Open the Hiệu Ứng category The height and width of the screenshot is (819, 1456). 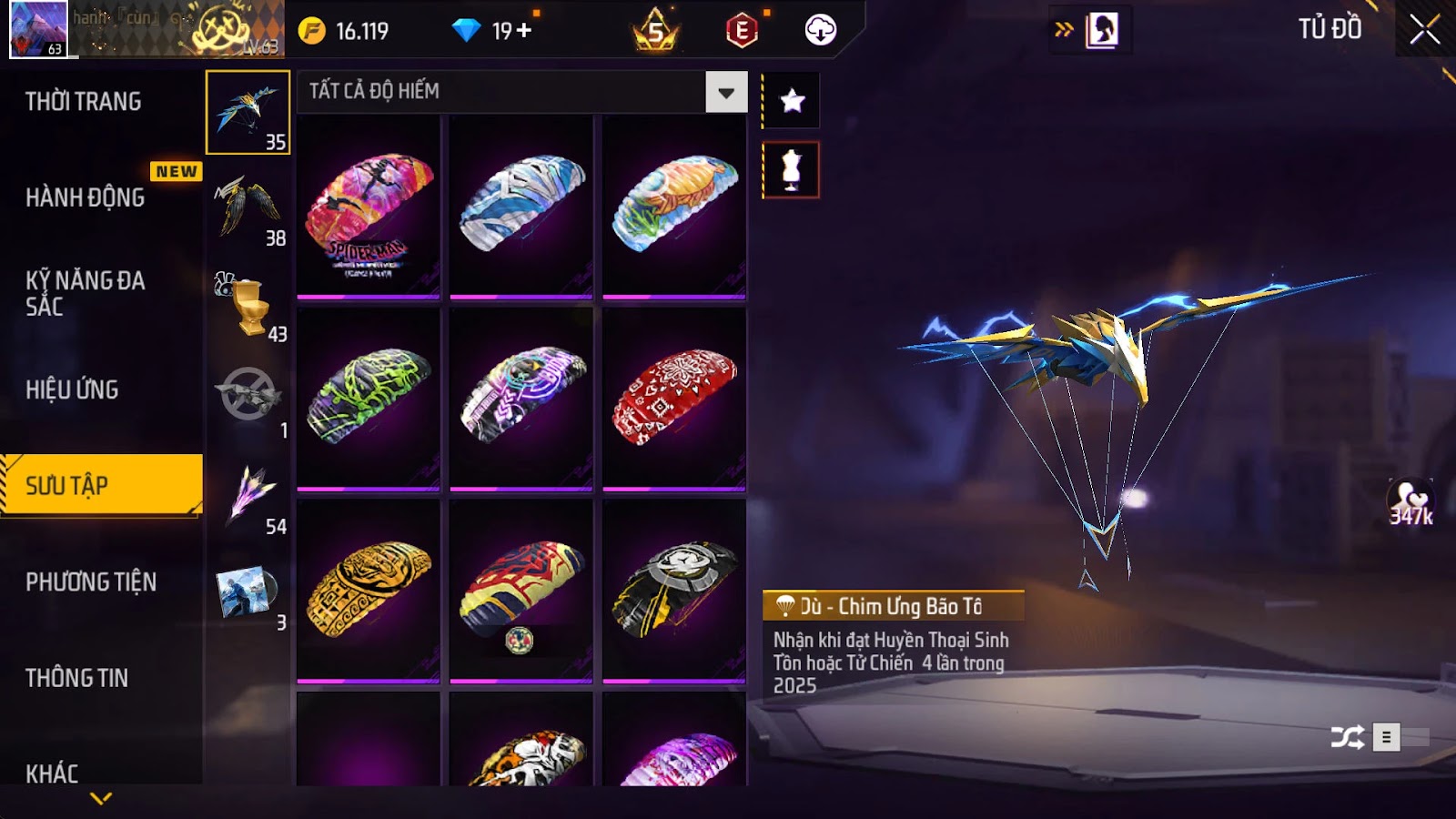pyautogui.click(x=72, y=389)
